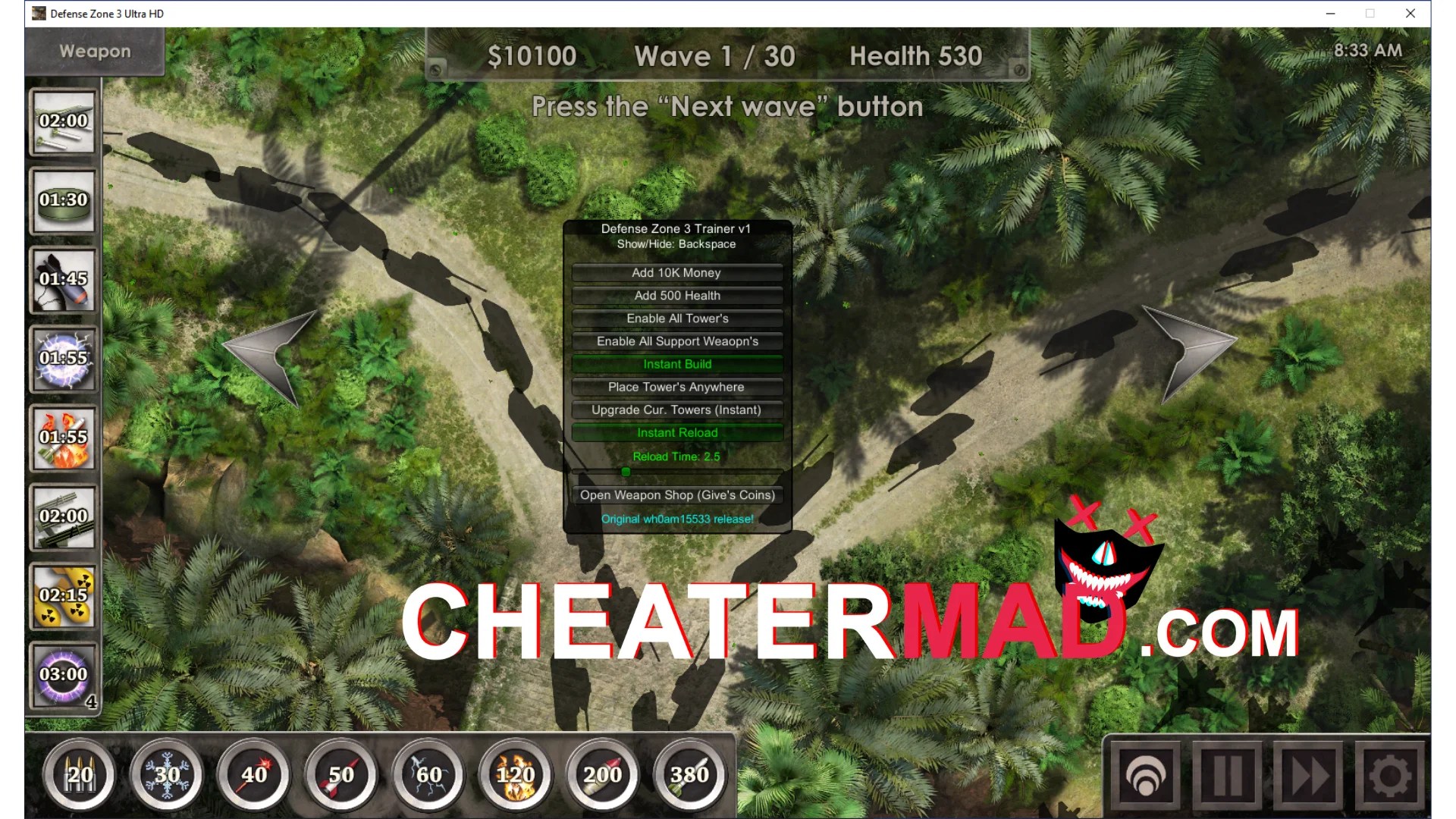1456x819 pixels.
Task: Select the 30-cost freeze tower
Action: click(166, 775)
